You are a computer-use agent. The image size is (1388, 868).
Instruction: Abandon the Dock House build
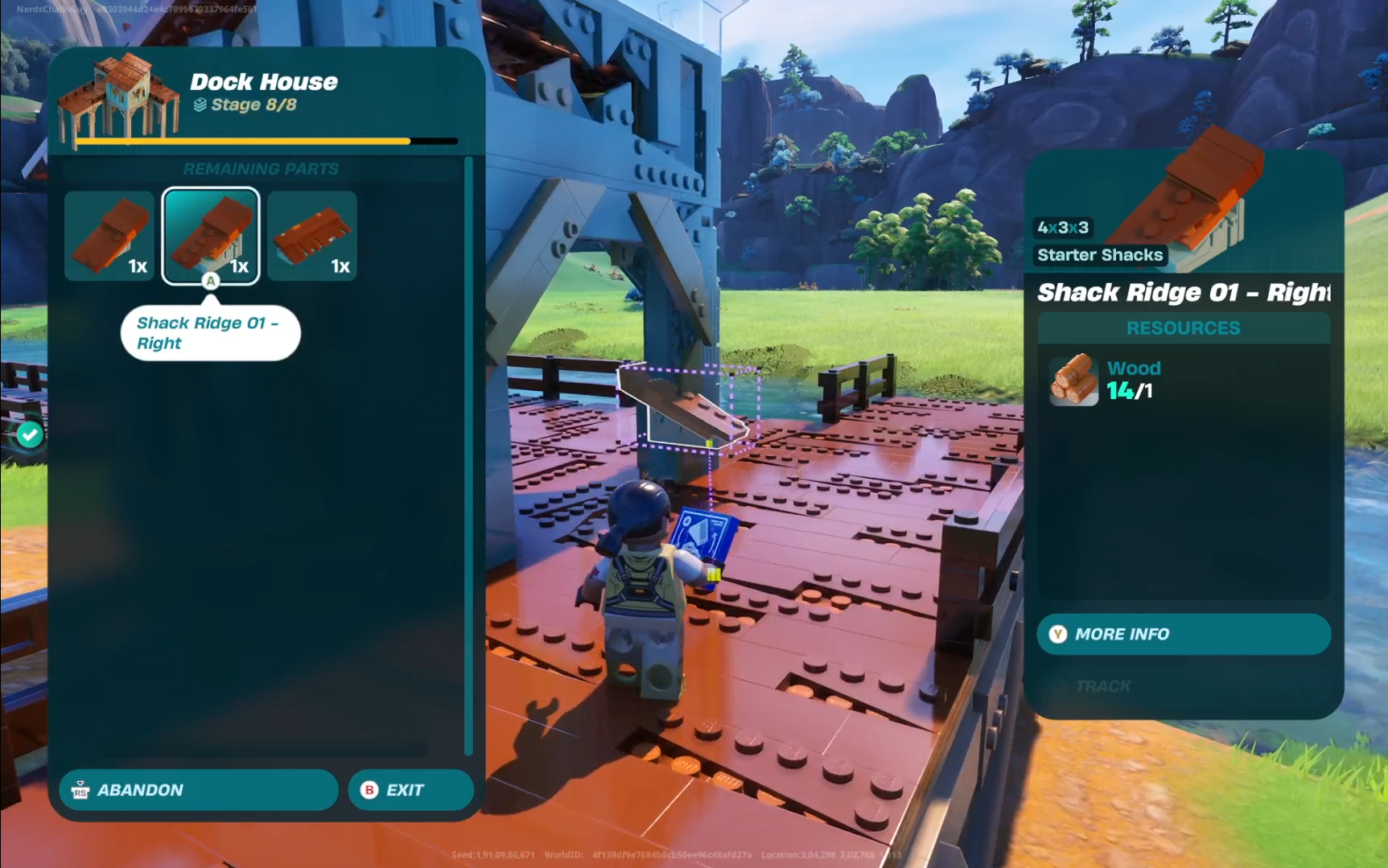pyautogui.click(x=198, y=790)
